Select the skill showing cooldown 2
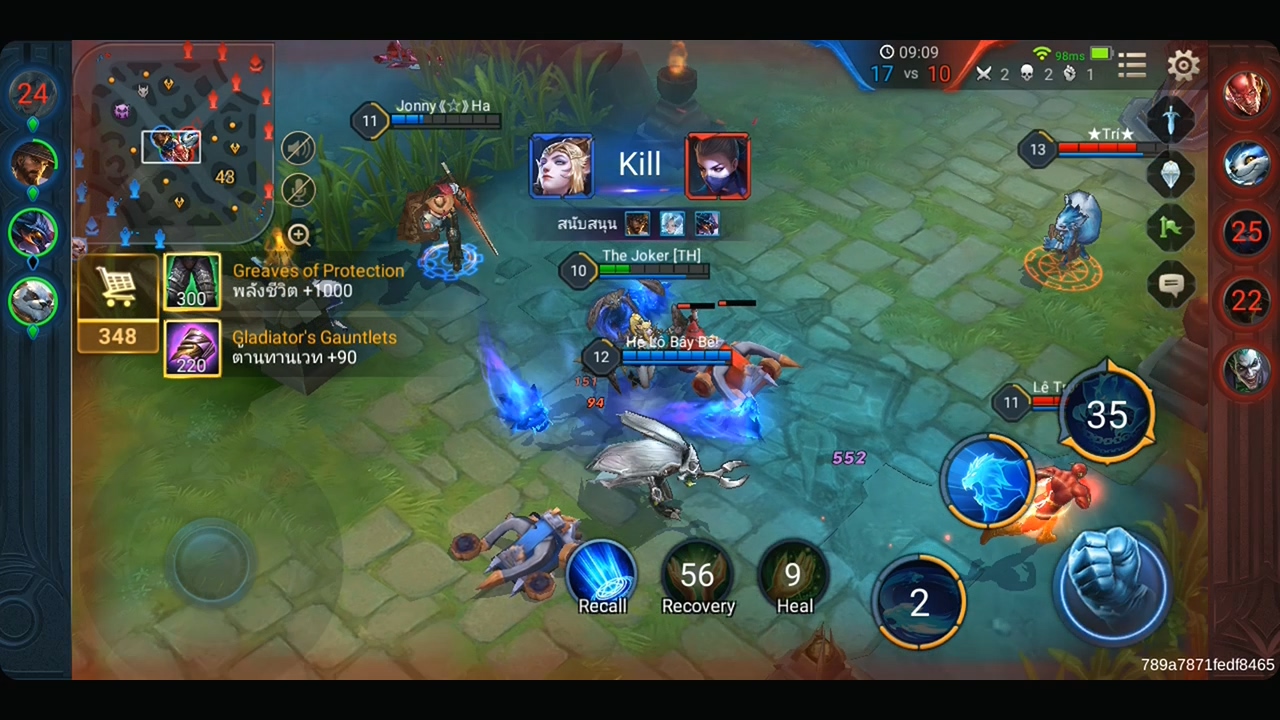This screenshot has width=1280, height=720. coord(919,601)
